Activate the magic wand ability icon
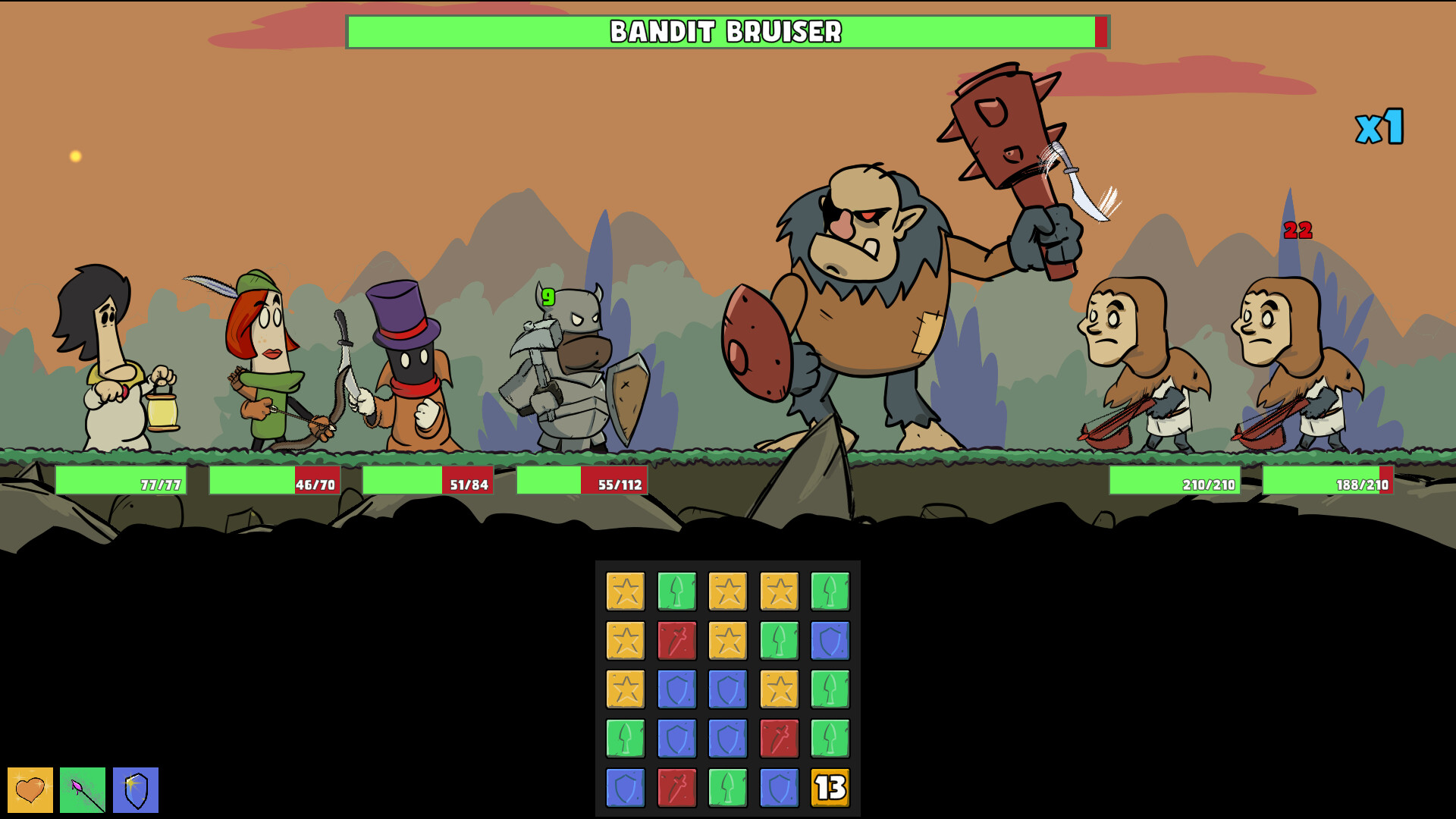This screenshot has height=819, width=1456. (83, 789)
